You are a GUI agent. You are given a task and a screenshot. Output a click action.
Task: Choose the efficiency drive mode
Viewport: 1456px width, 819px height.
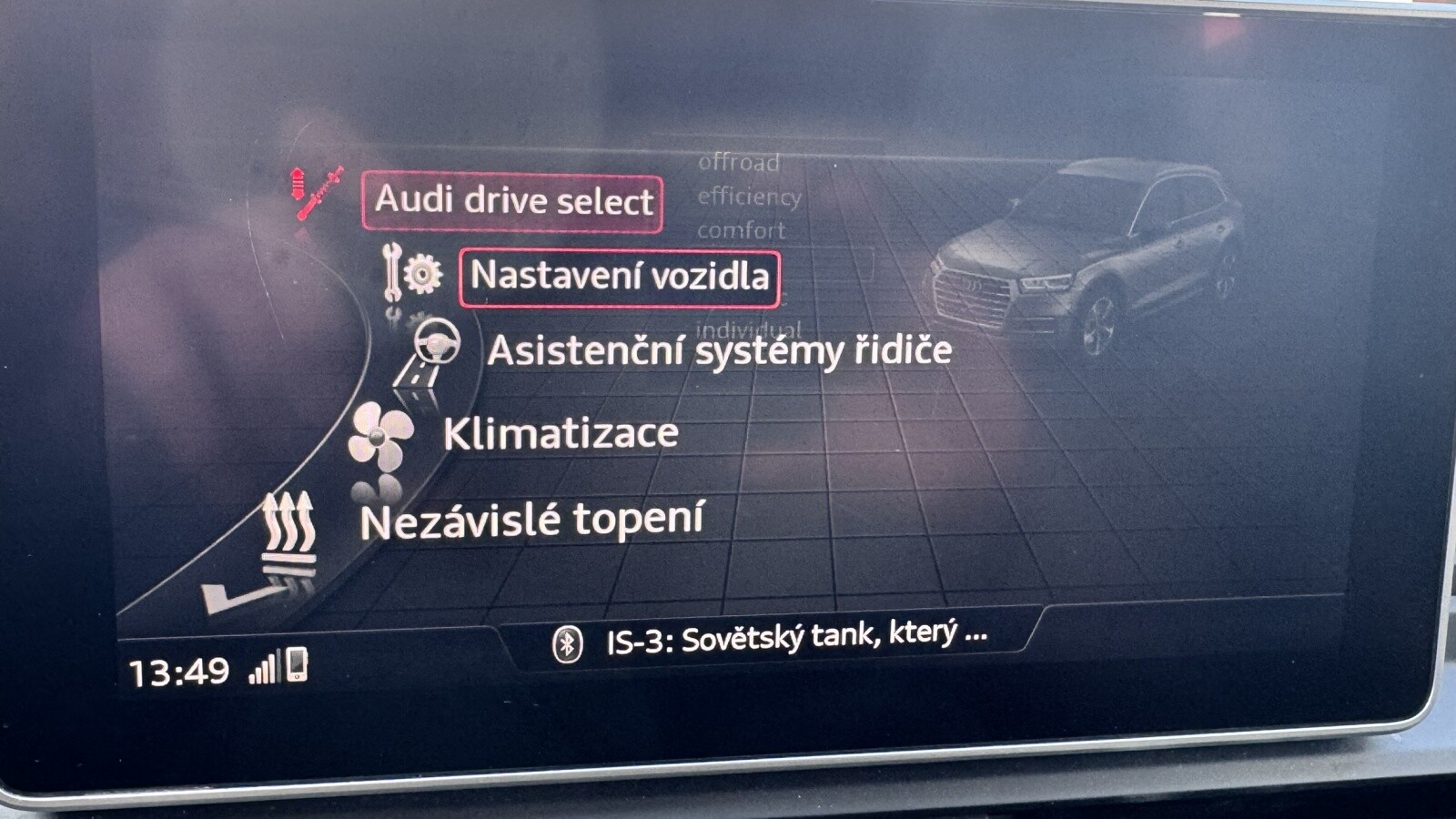(749, 197)
